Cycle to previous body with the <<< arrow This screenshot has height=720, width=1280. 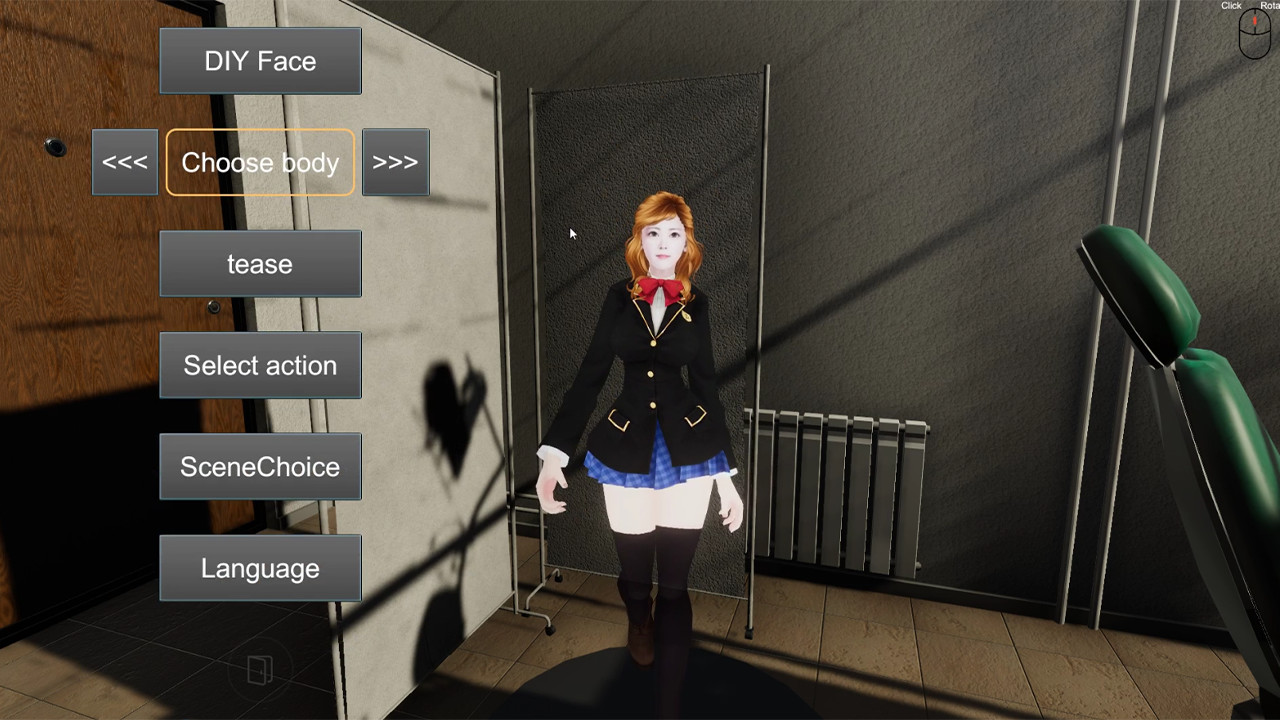point(124,162)
